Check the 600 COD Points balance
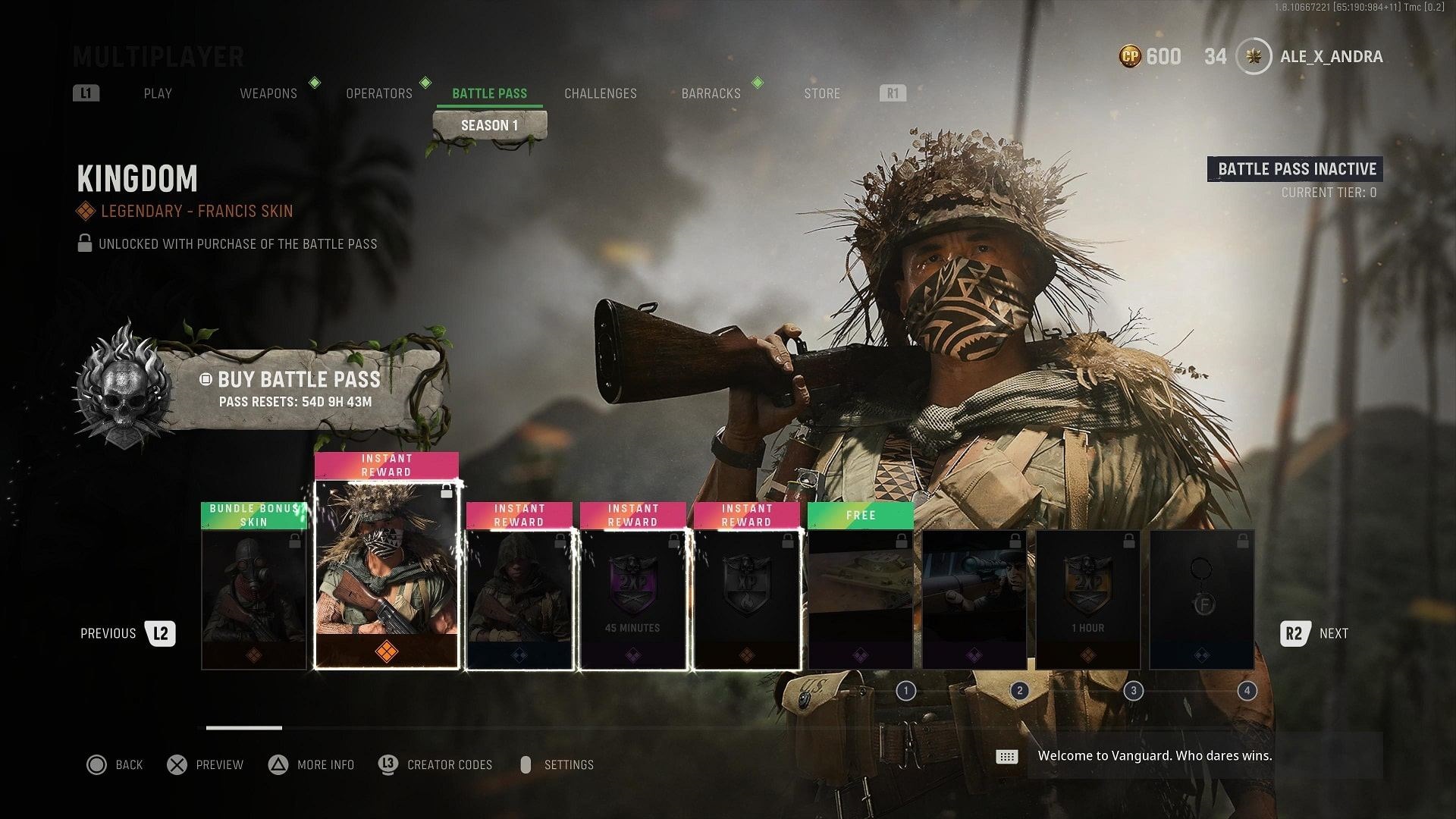 point(1150,57)
